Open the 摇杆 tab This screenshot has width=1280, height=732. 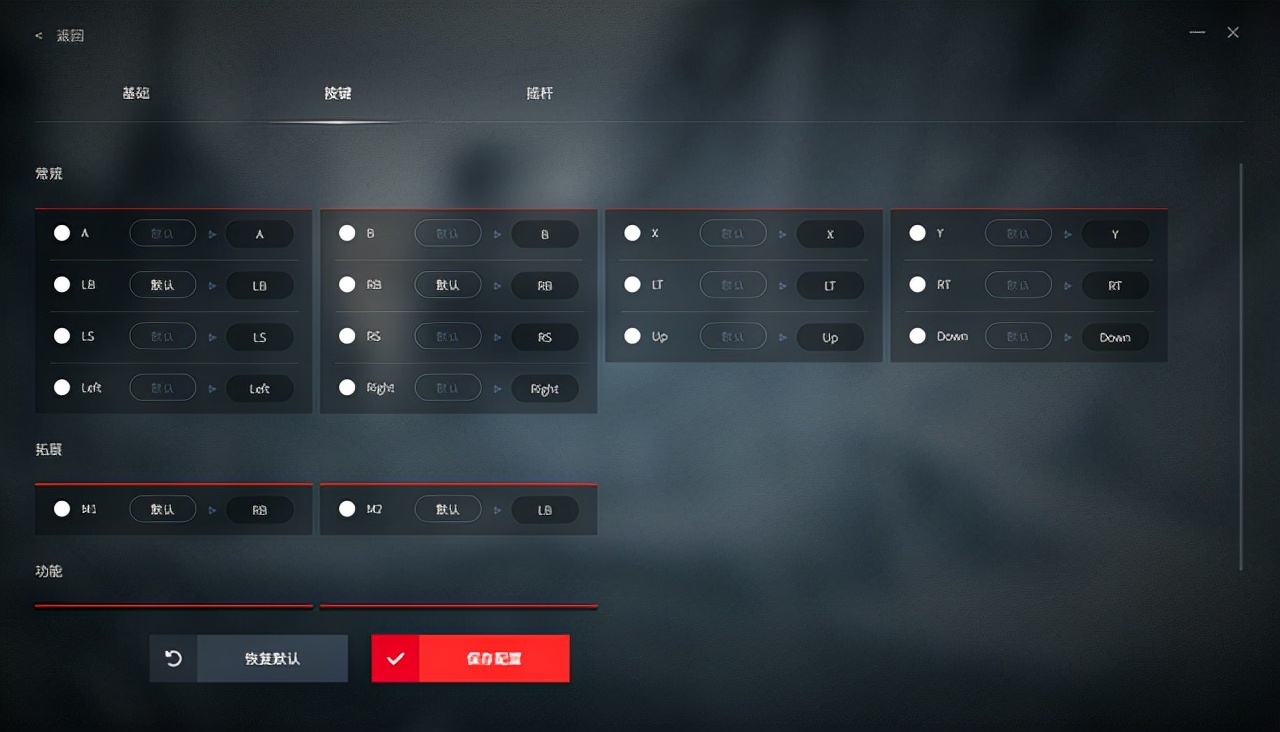click(x=539, y=93)
